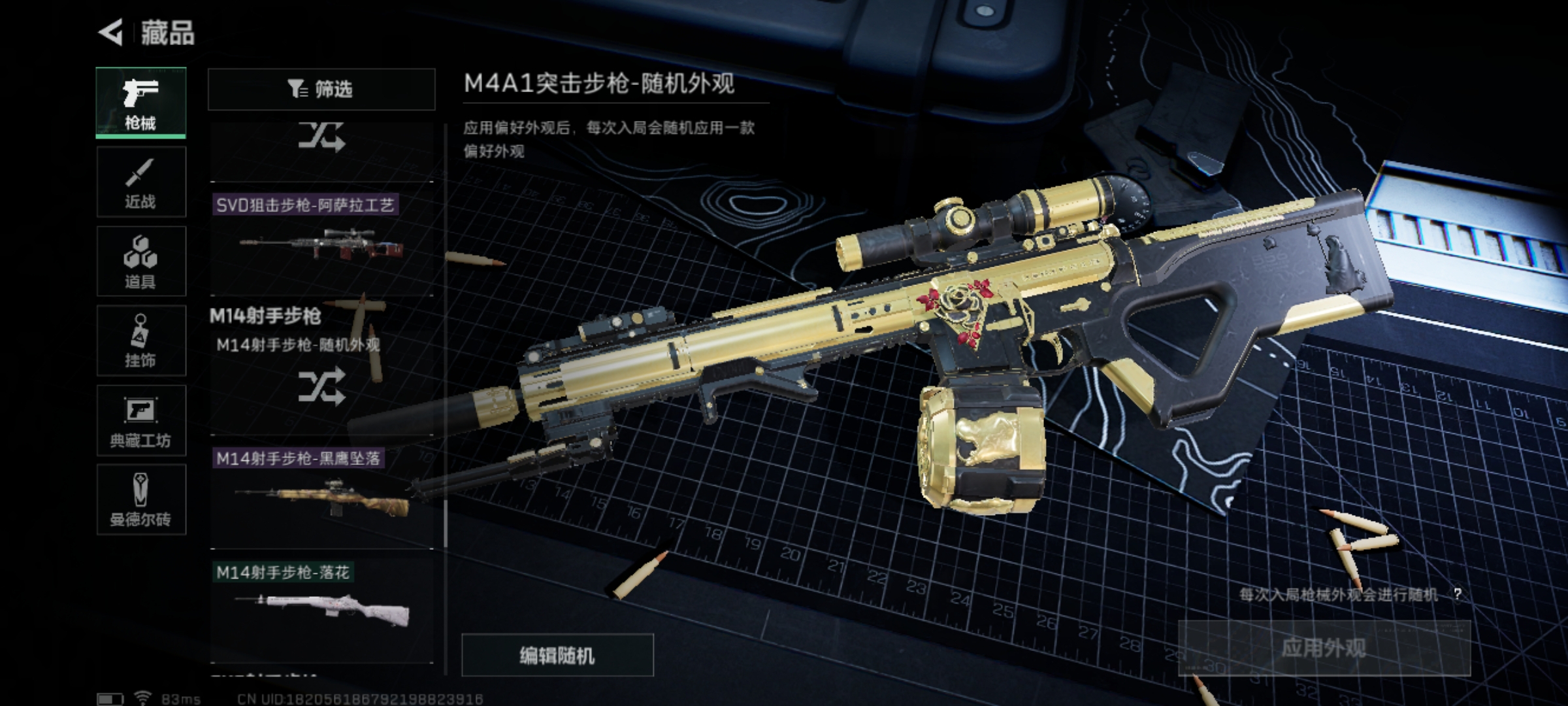Go back using the arrow beside 藏品
Image resolution: width=1568 pixels, height=706 pixels.
pos(112,33)
